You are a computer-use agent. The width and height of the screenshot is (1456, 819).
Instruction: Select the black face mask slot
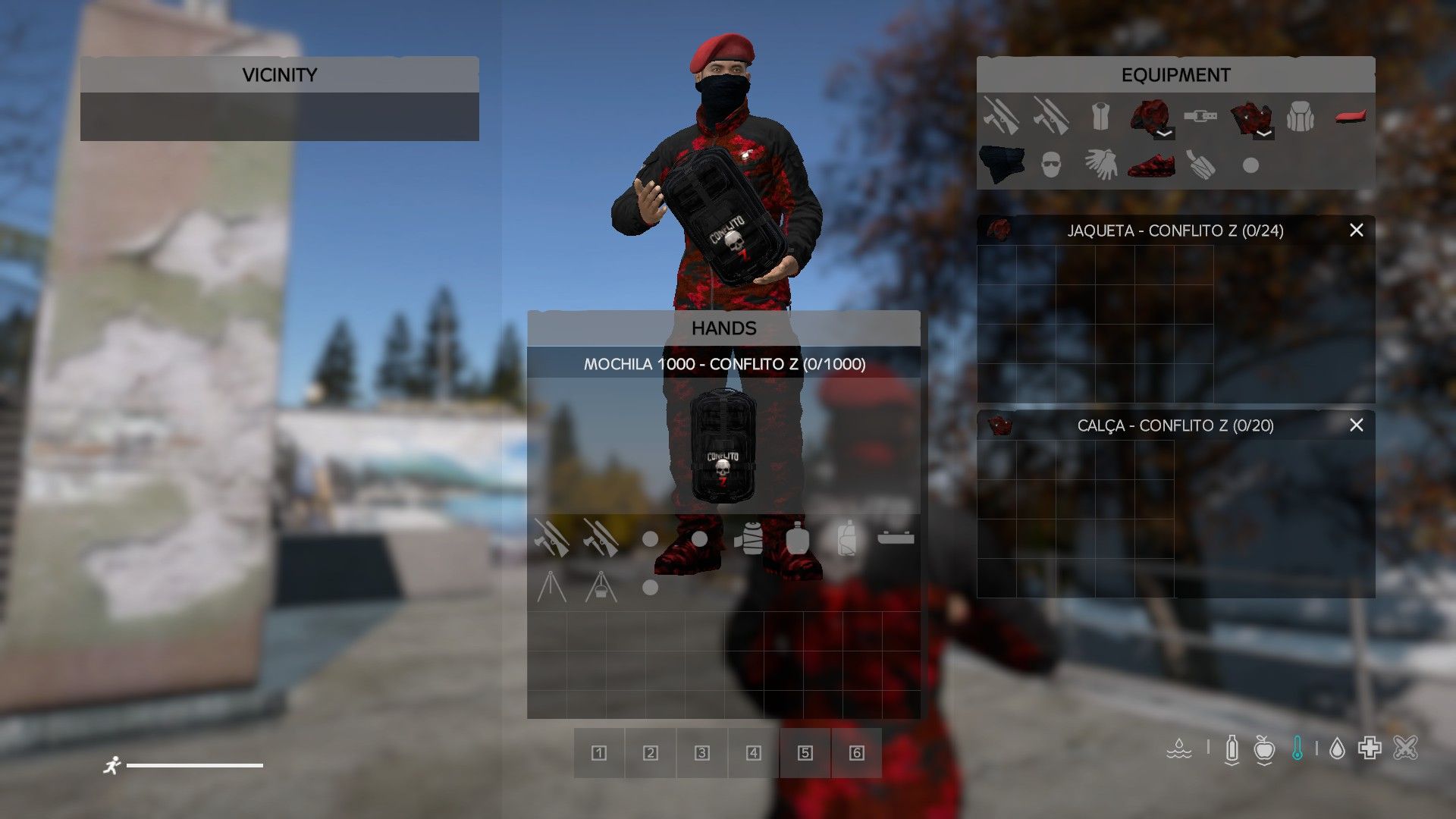pos(1001,164)
